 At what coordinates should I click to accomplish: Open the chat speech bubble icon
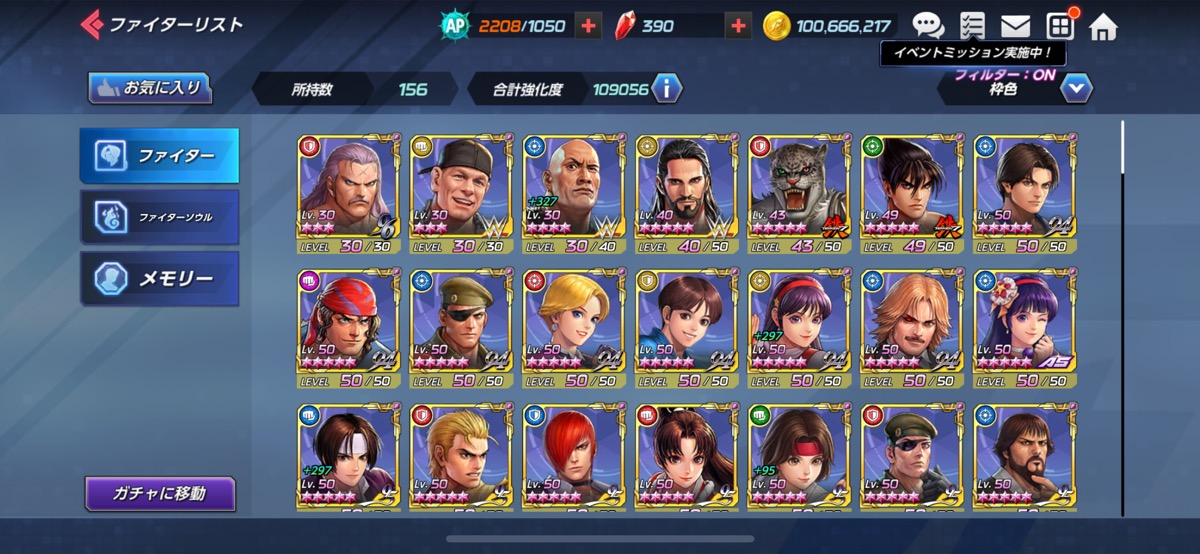[x=928, y=26]
